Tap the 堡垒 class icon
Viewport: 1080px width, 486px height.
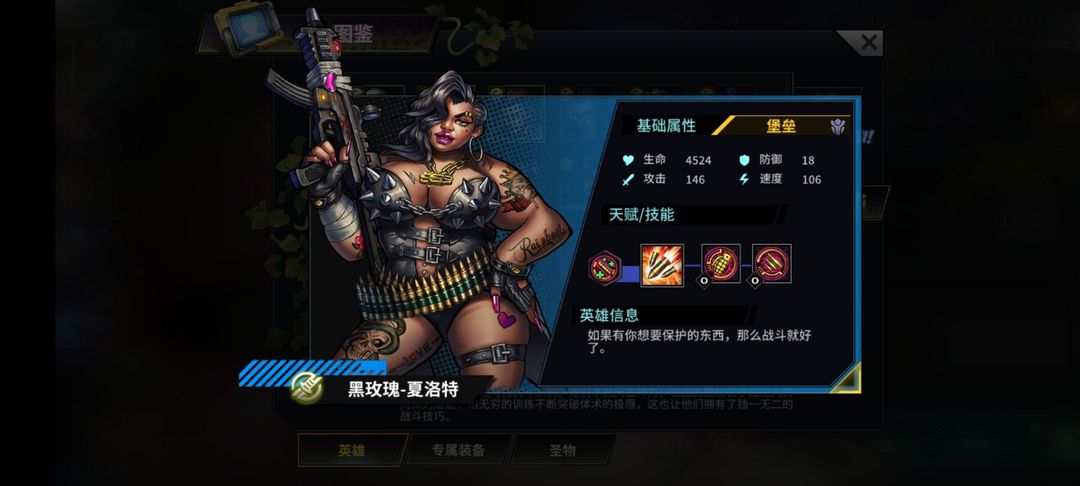(x=837, y=126)
